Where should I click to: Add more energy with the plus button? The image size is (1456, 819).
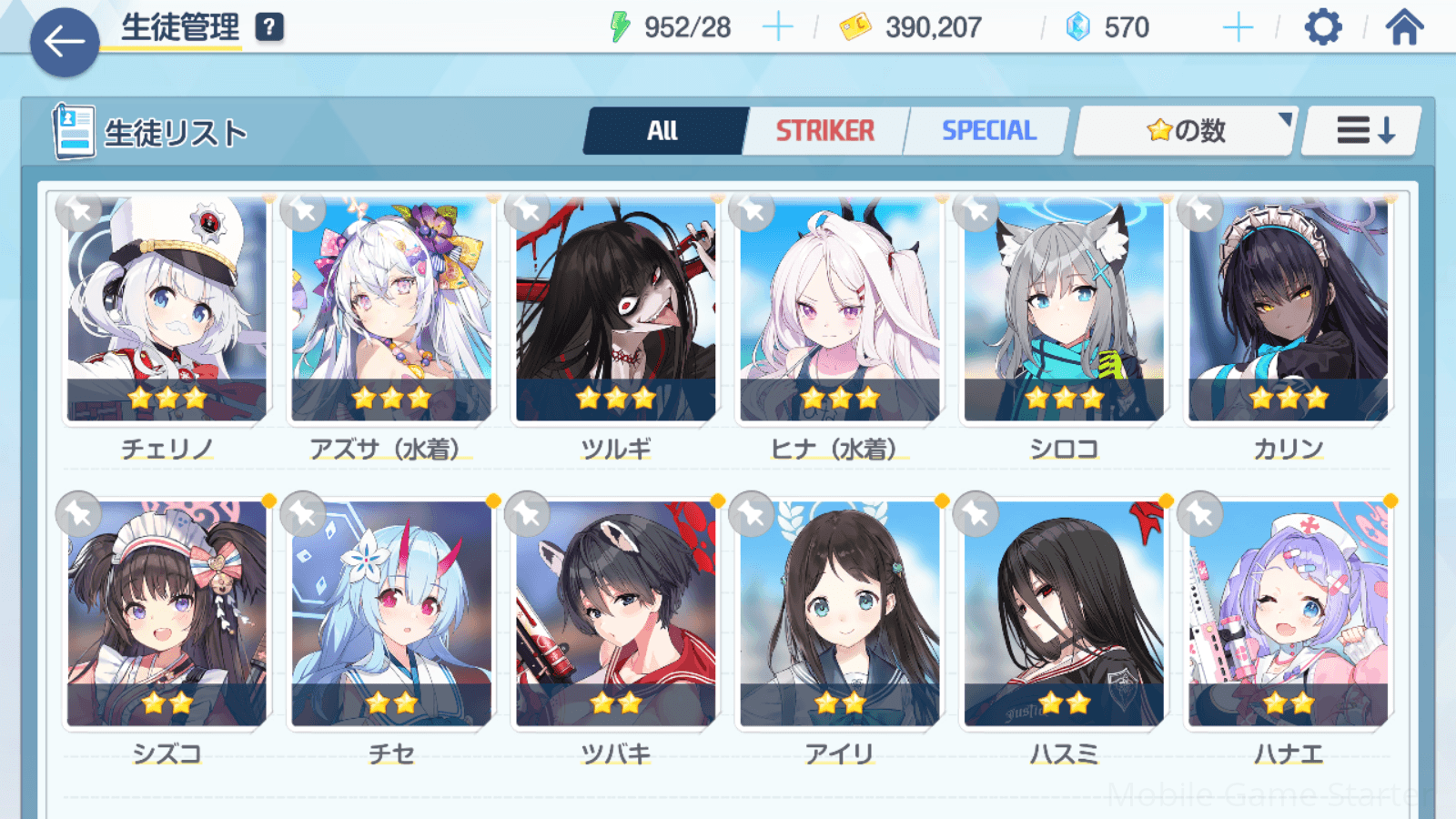pyautogui.click(x=777, y=27)
